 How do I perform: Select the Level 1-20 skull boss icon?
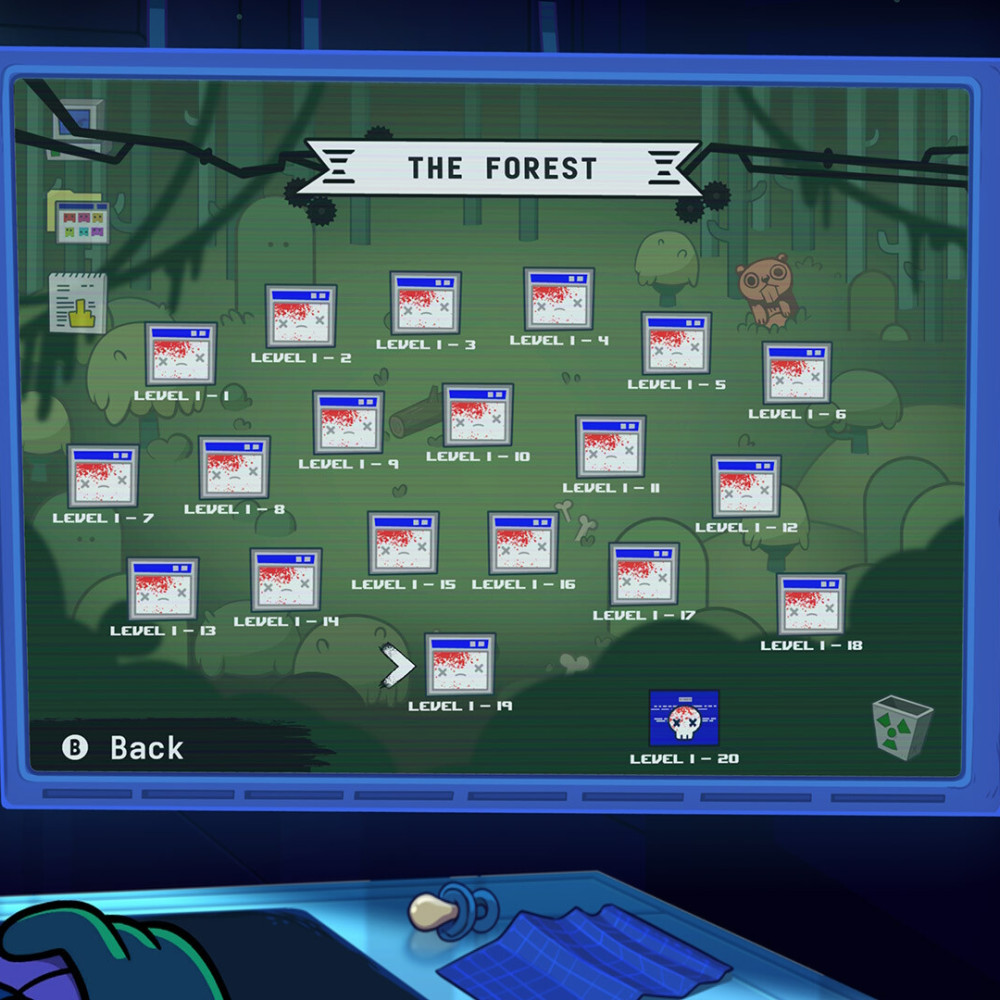pyautogui.click(x=684, y=718)
